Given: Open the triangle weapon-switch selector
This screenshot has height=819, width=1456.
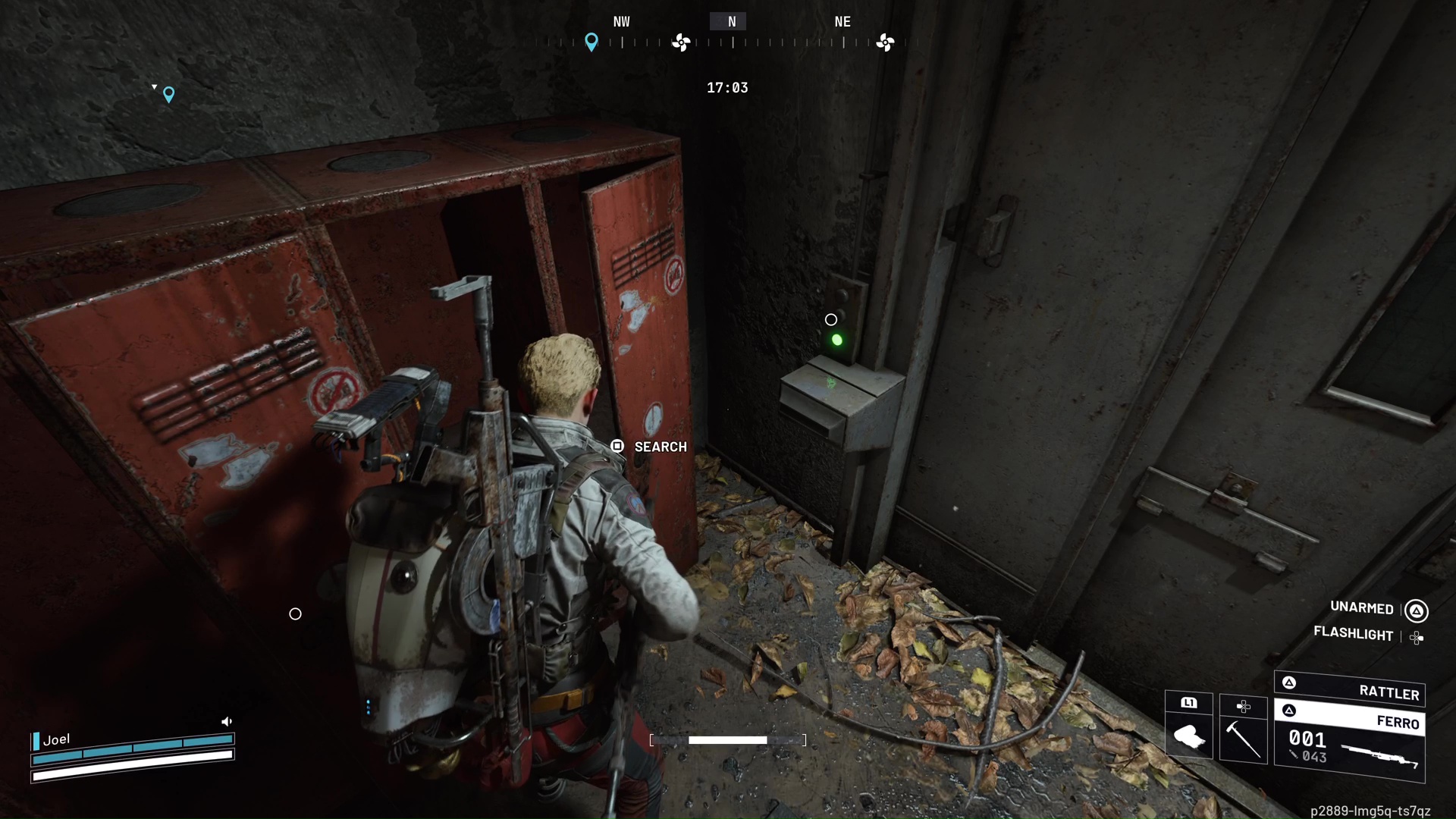Looking at the screenshot, I should [x=1288, y=682].
